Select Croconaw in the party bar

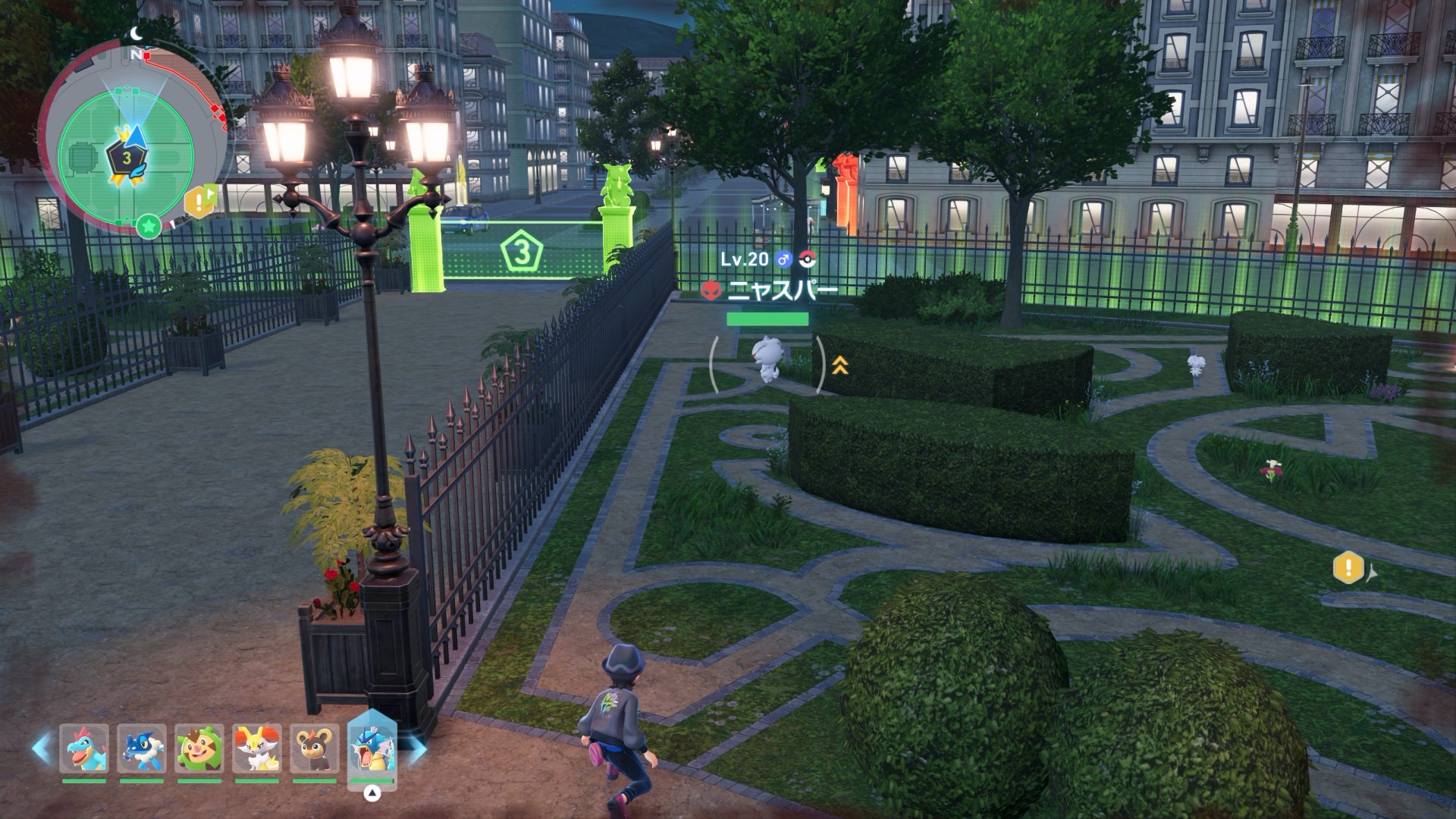click(84, 748)
